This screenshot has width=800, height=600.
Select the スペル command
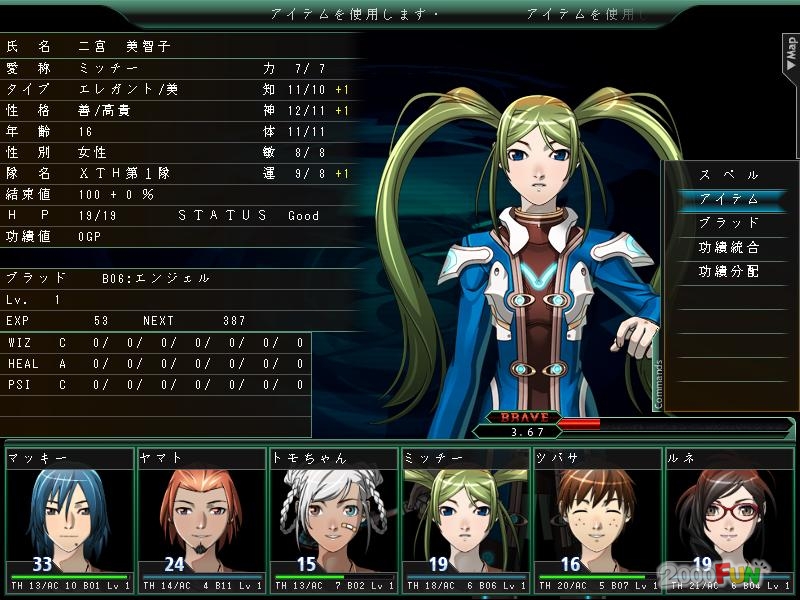[729, 175]
